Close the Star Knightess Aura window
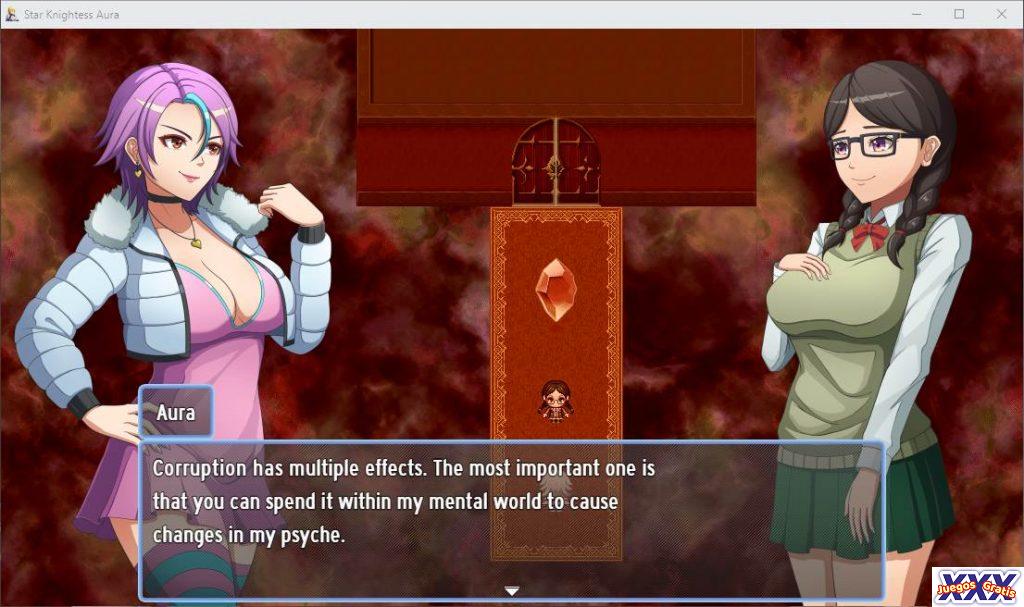Screen dimensions: 1024x607 tap(1001, 14)
